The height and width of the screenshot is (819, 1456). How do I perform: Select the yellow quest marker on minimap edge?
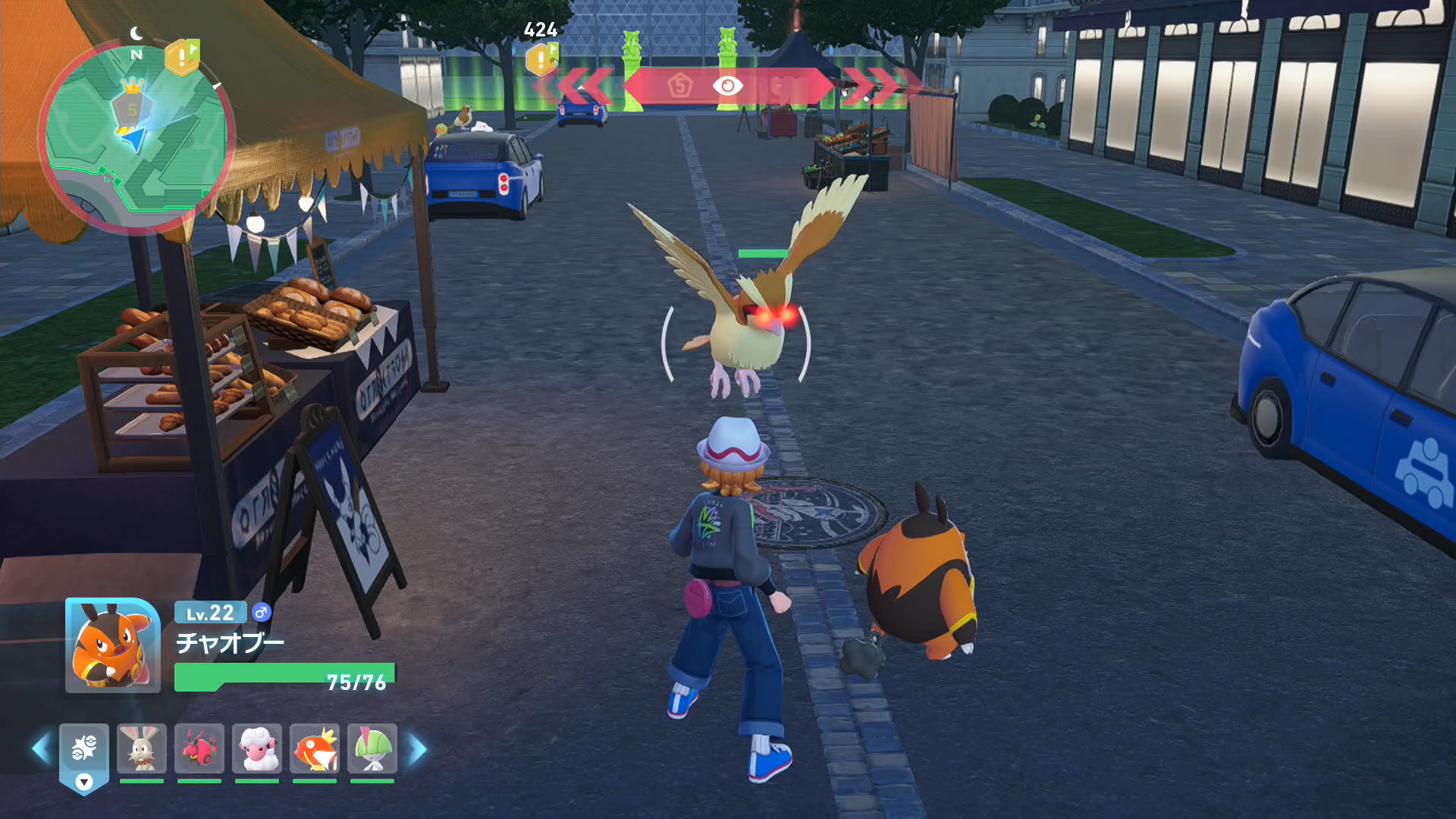[x=182, y=56]
